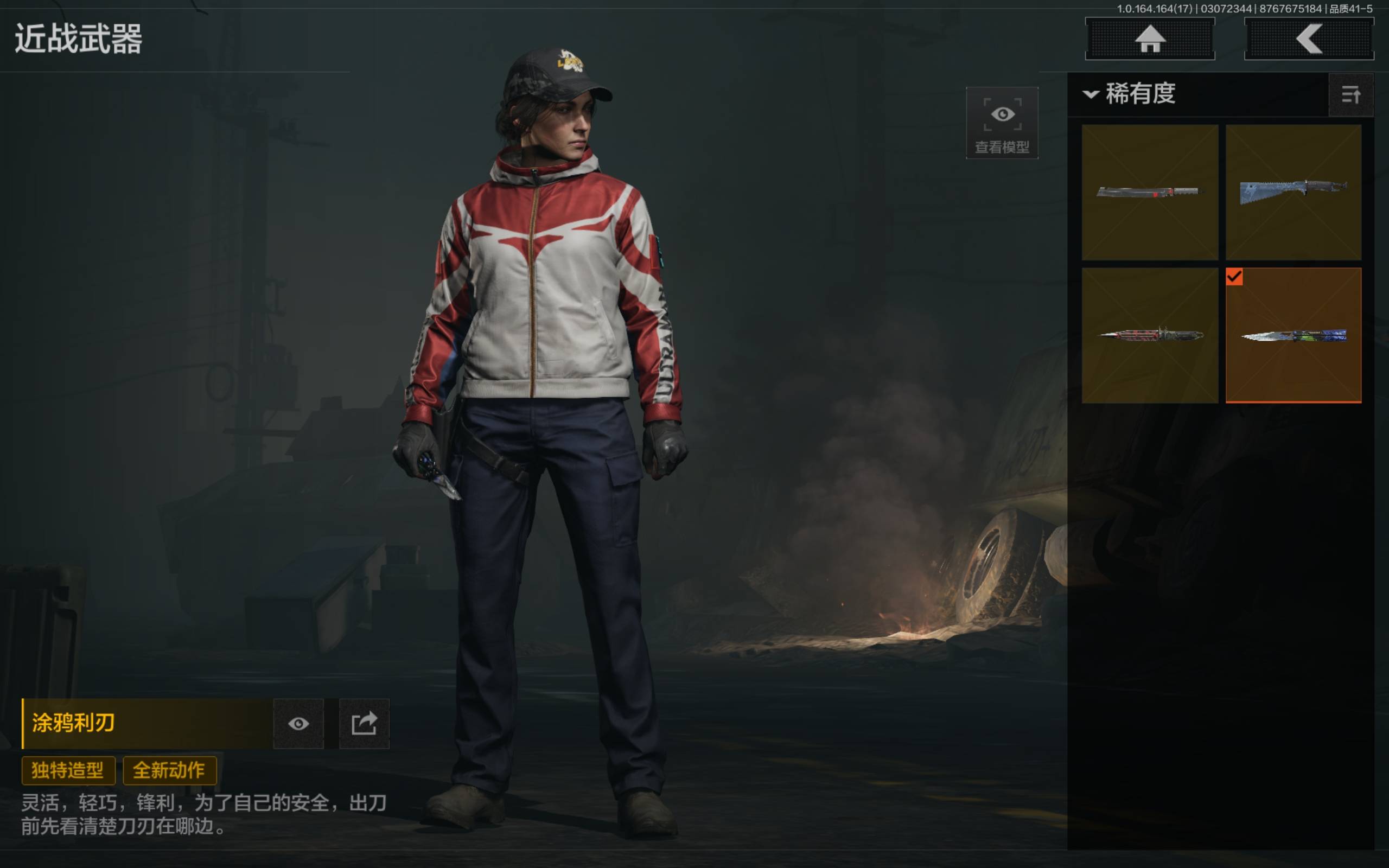
Task: Pick the red-patterned combat knife skin
Action: 1149,335
